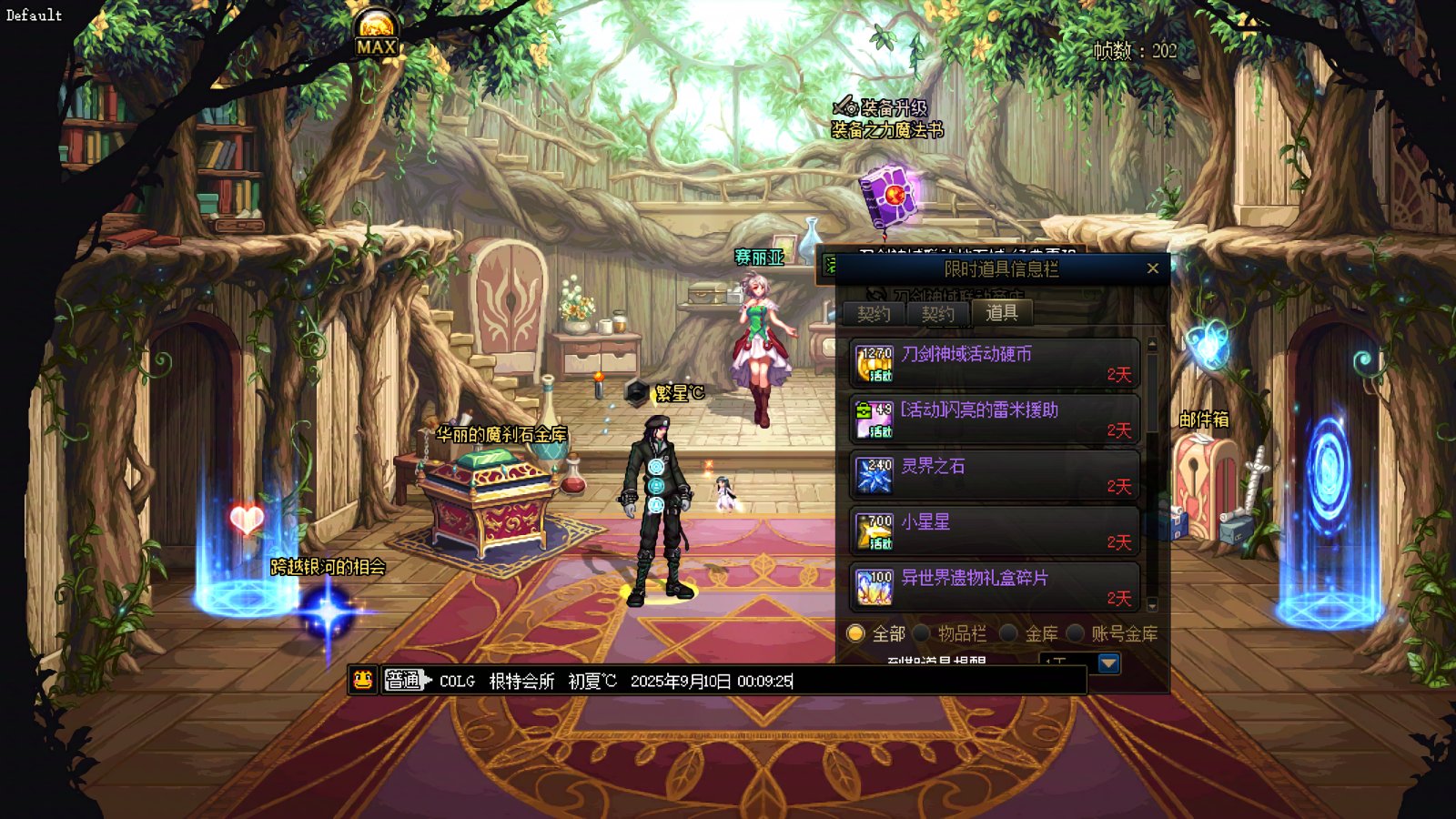The width and height of the screenshot is (1456, 819).
Task: Choose the 金库 filter option
Action: [x=1008, y=633]
